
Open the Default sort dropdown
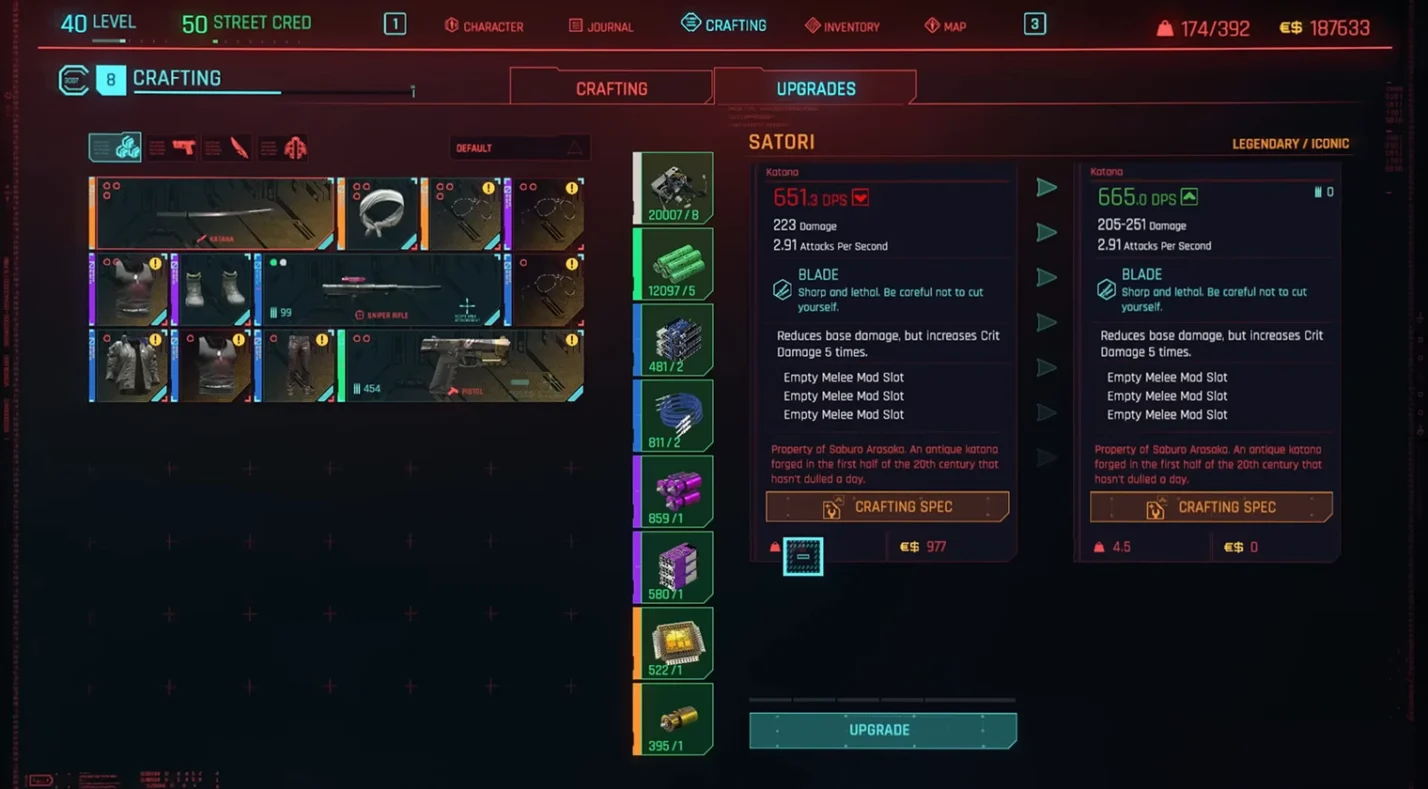[519, 148]
